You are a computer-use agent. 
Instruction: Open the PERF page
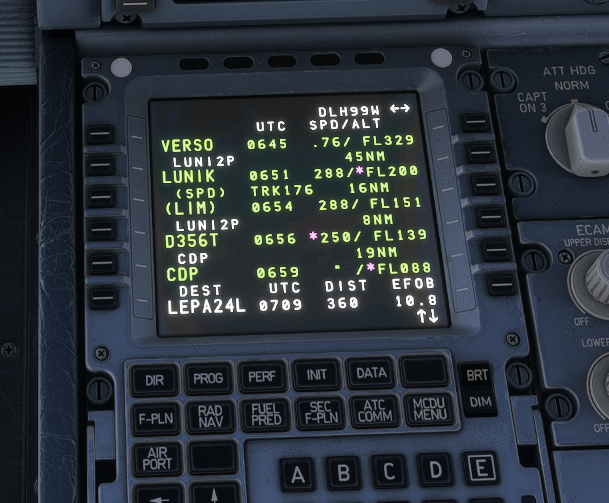coord(263,376)
